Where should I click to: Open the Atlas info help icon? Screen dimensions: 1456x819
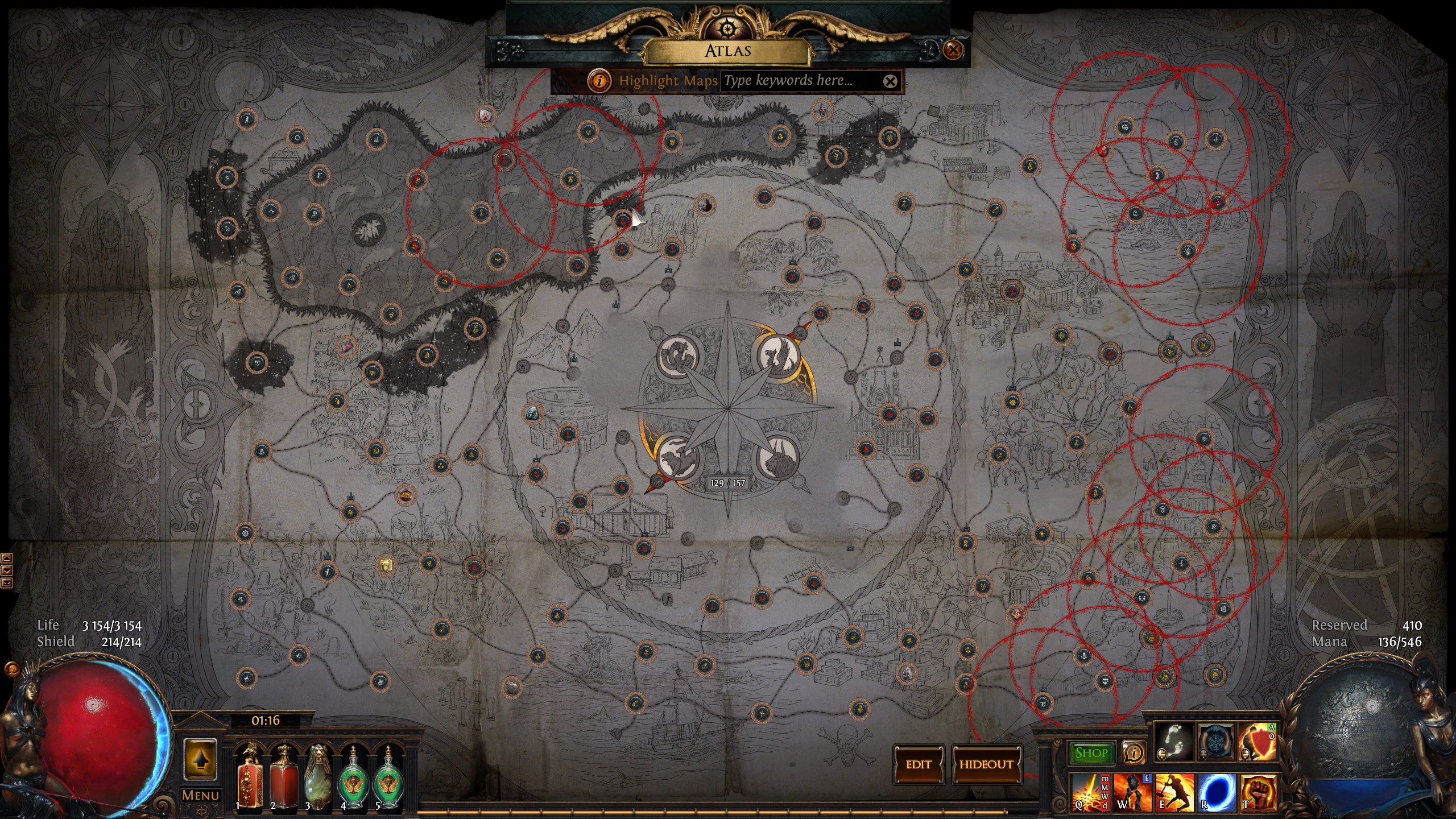(598, 81)
